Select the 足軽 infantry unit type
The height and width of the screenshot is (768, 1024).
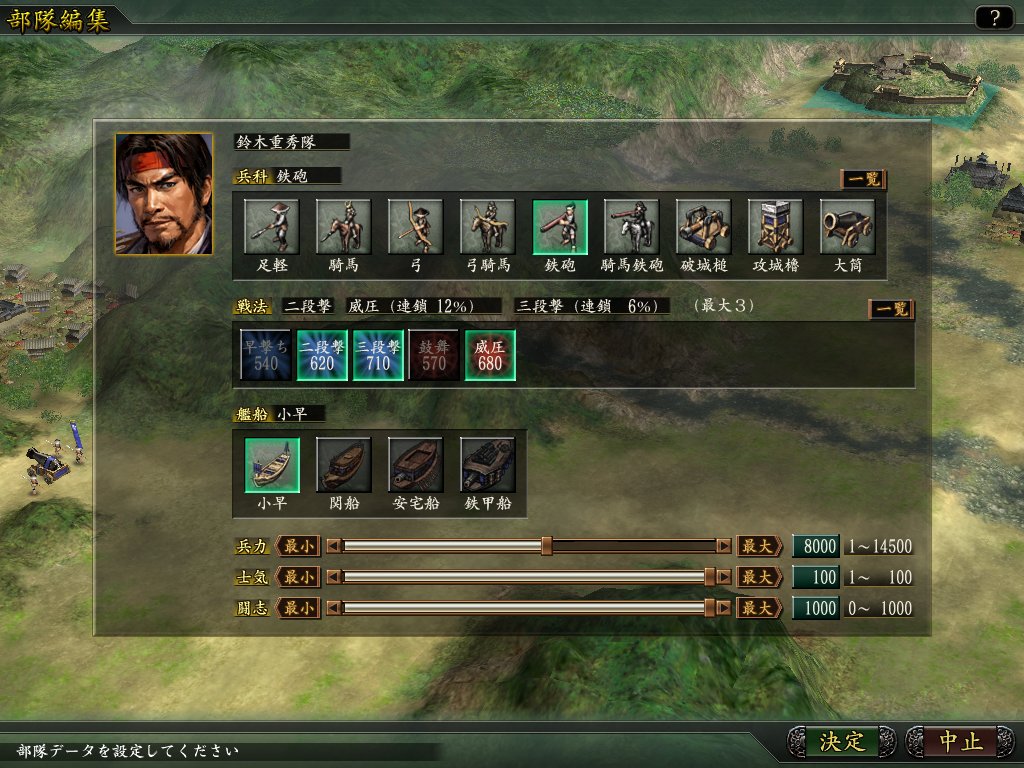click(272, 227)
